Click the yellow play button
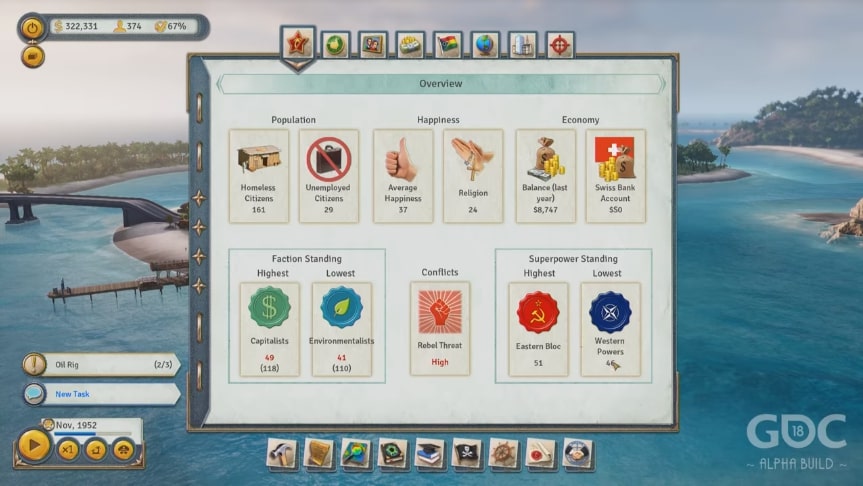 click(x=34, y=446)
